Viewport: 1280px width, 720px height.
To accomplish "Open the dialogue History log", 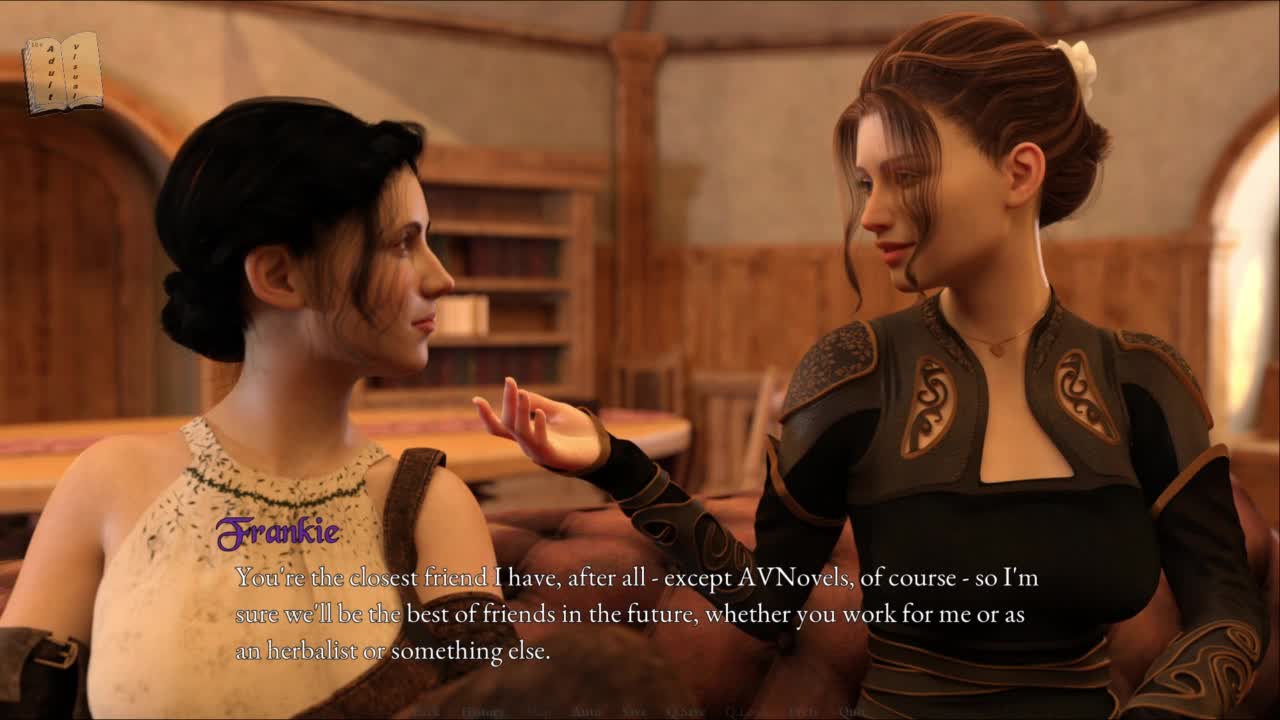I will [x=482, y=712].
